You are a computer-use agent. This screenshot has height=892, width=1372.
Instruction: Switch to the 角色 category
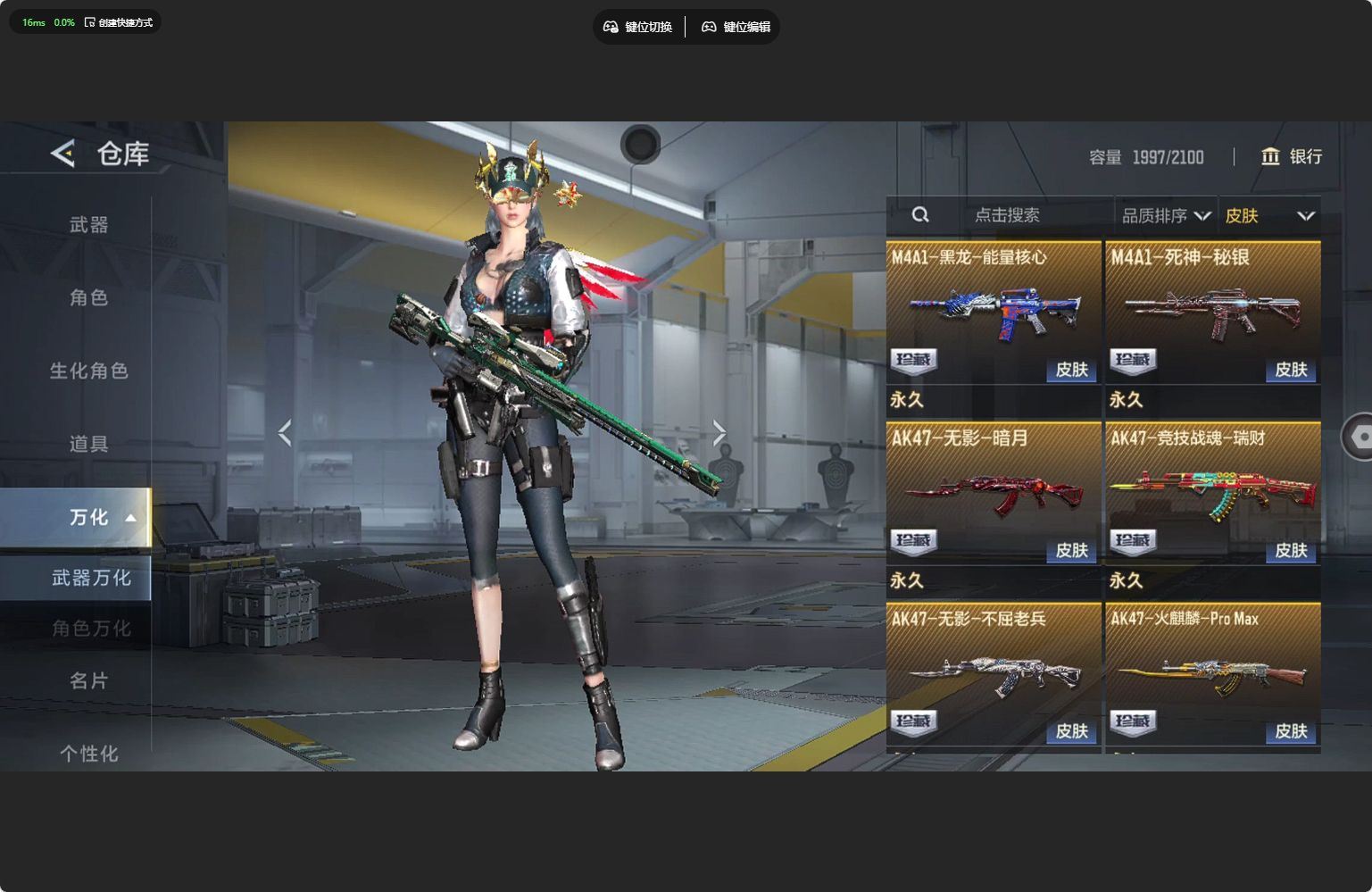(x=88, y=297)
